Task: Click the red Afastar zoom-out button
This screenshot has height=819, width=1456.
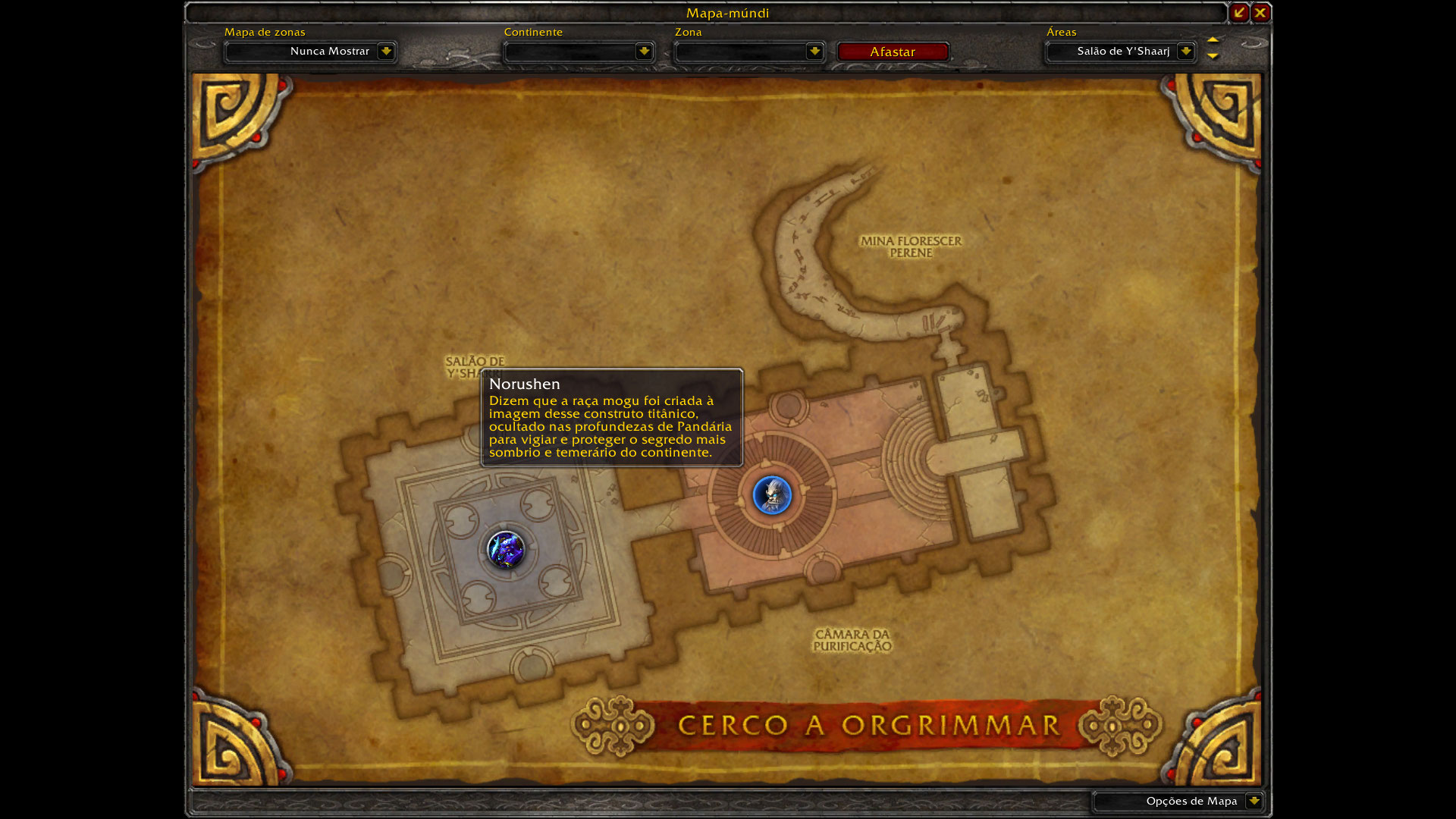Action: point(893,52)
